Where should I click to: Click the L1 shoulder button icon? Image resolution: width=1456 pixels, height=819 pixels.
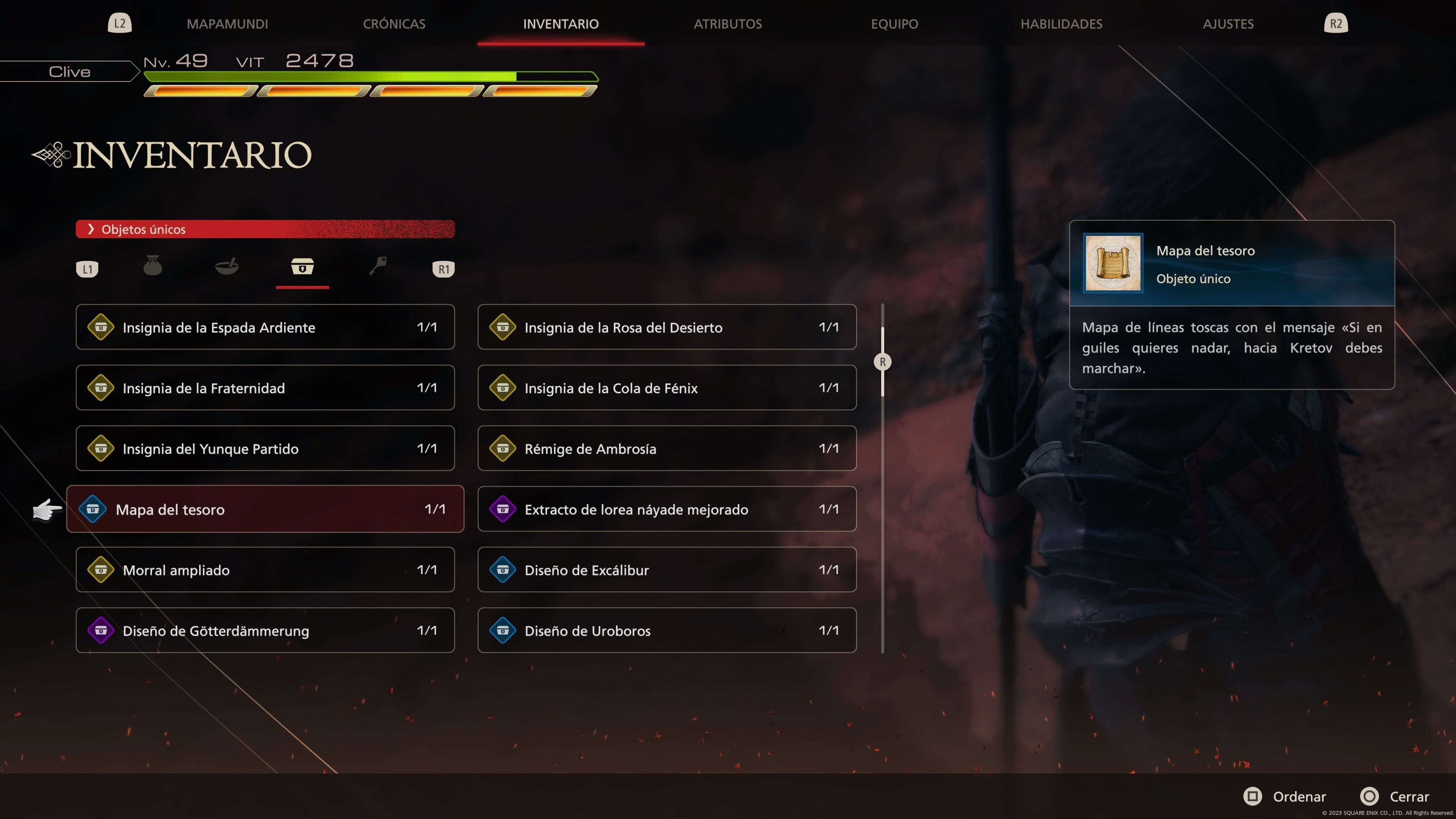86,268
